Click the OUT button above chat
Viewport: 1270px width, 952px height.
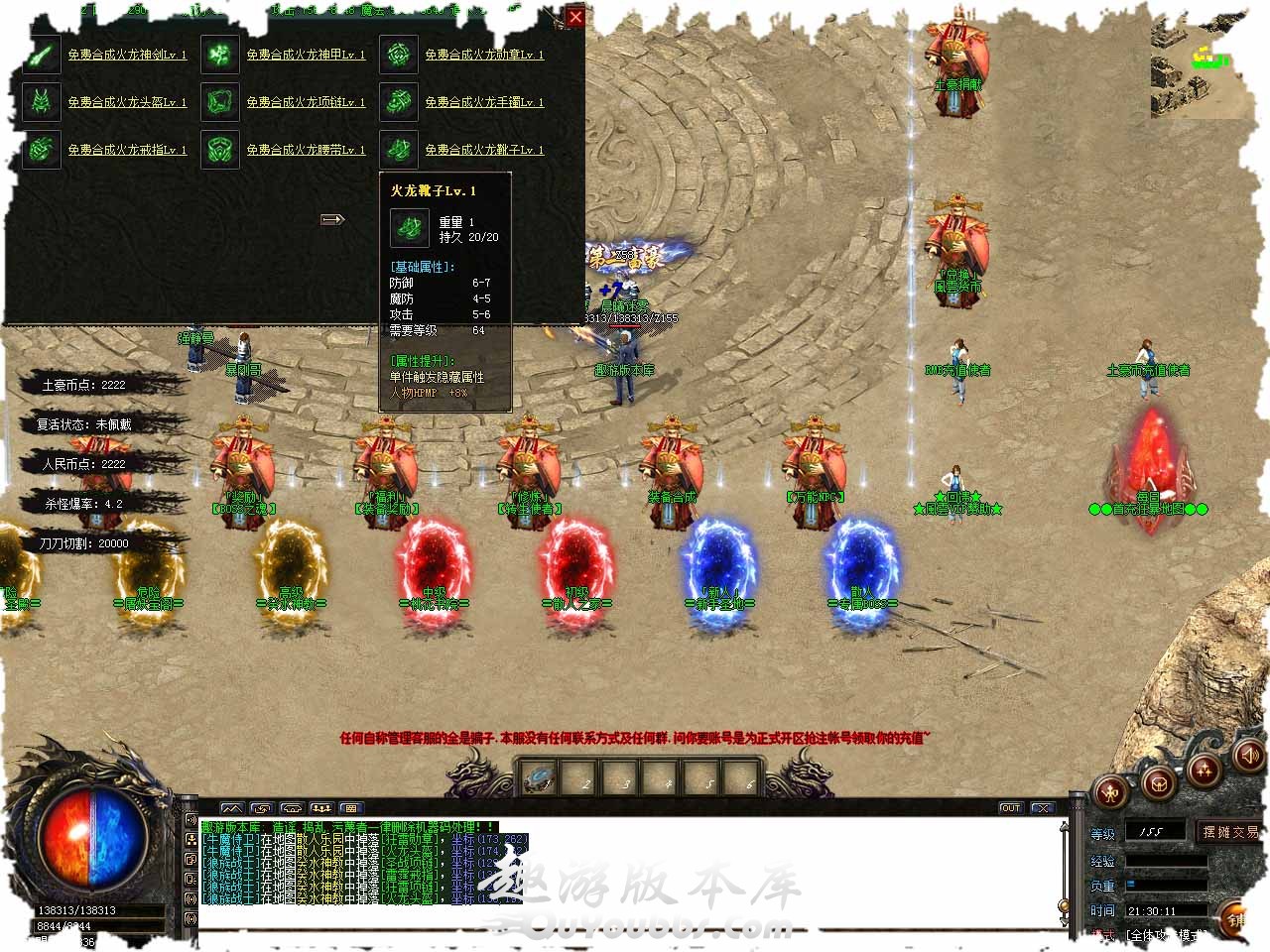(1010, 808)
